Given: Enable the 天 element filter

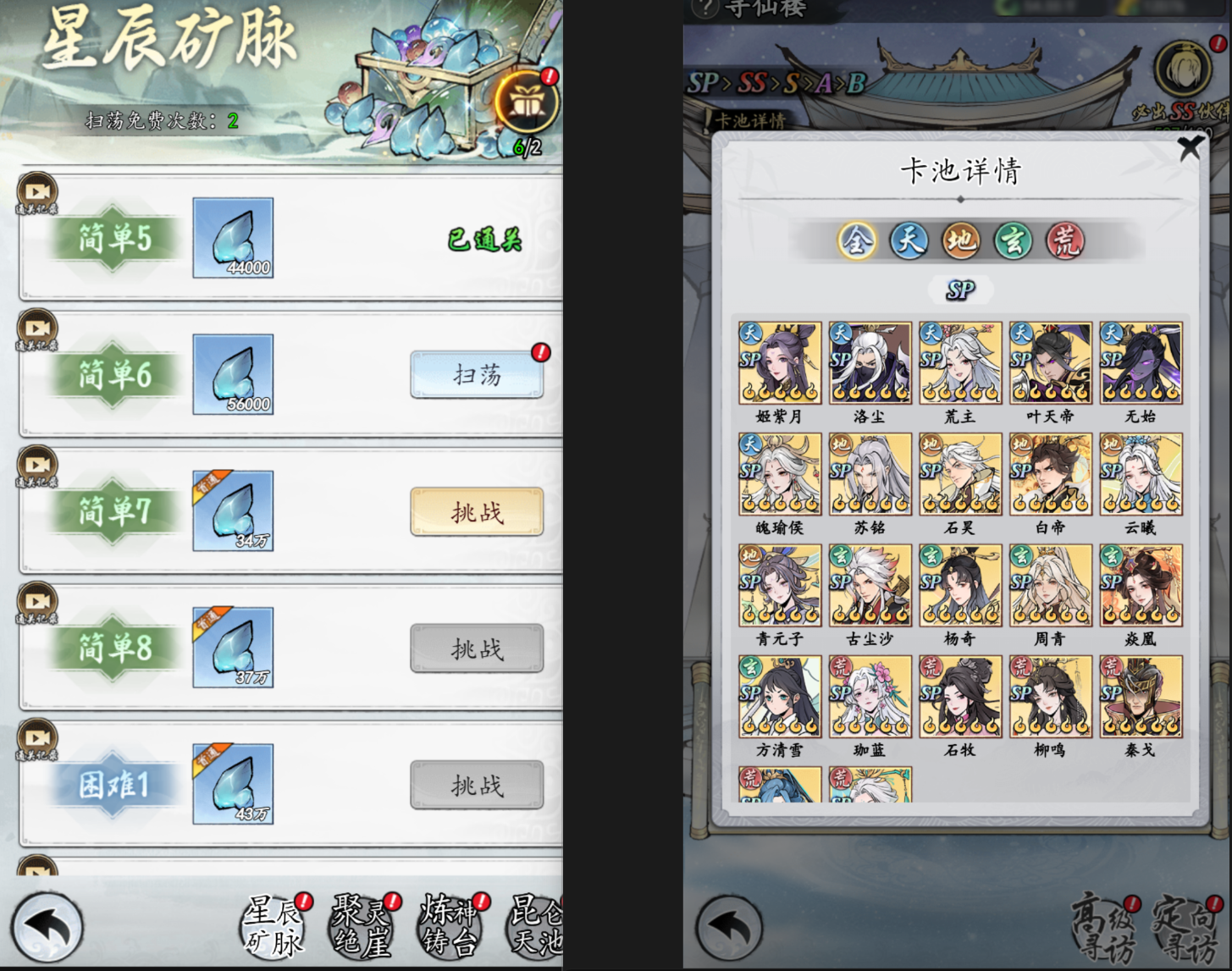Looking at the screenshot, I should 909,242.
